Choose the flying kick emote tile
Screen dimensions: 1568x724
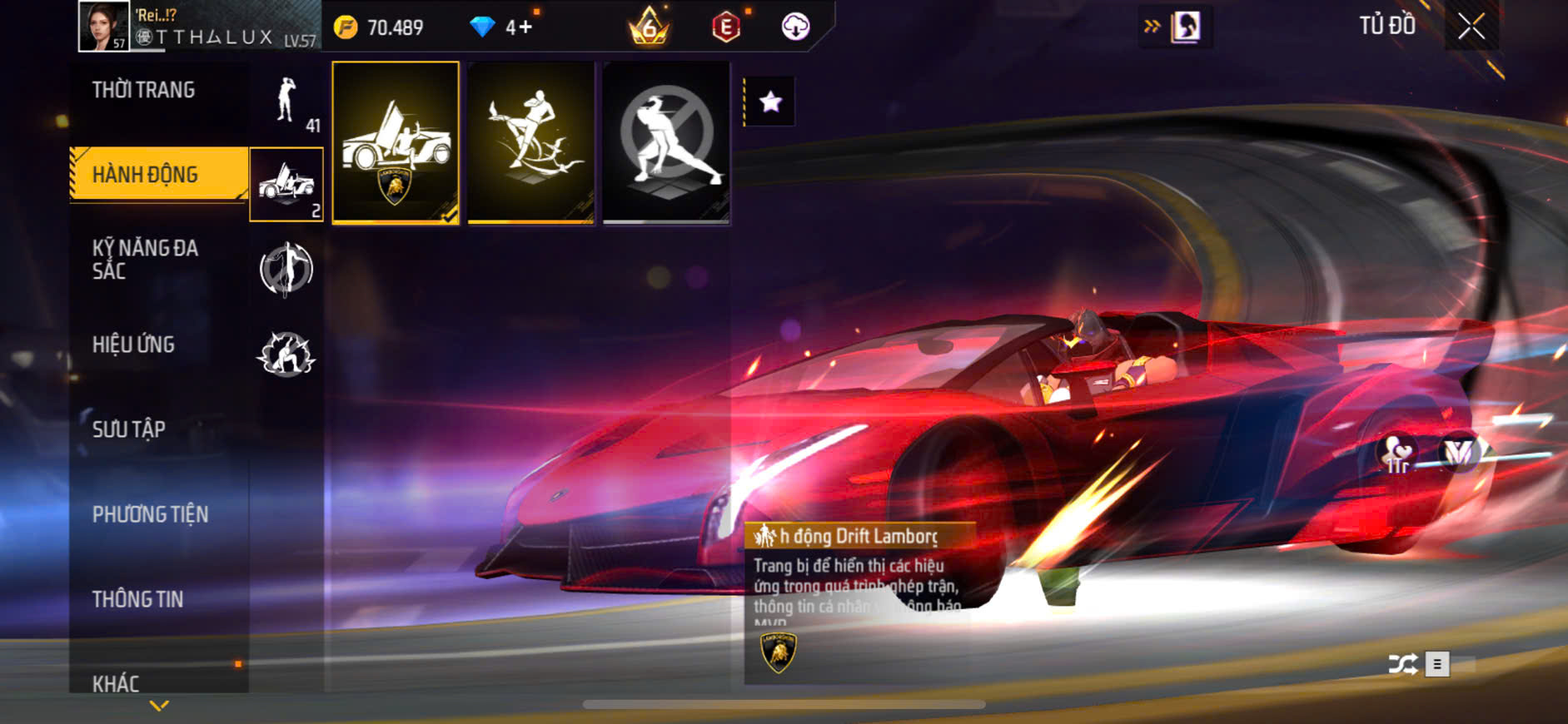(531, 142)
